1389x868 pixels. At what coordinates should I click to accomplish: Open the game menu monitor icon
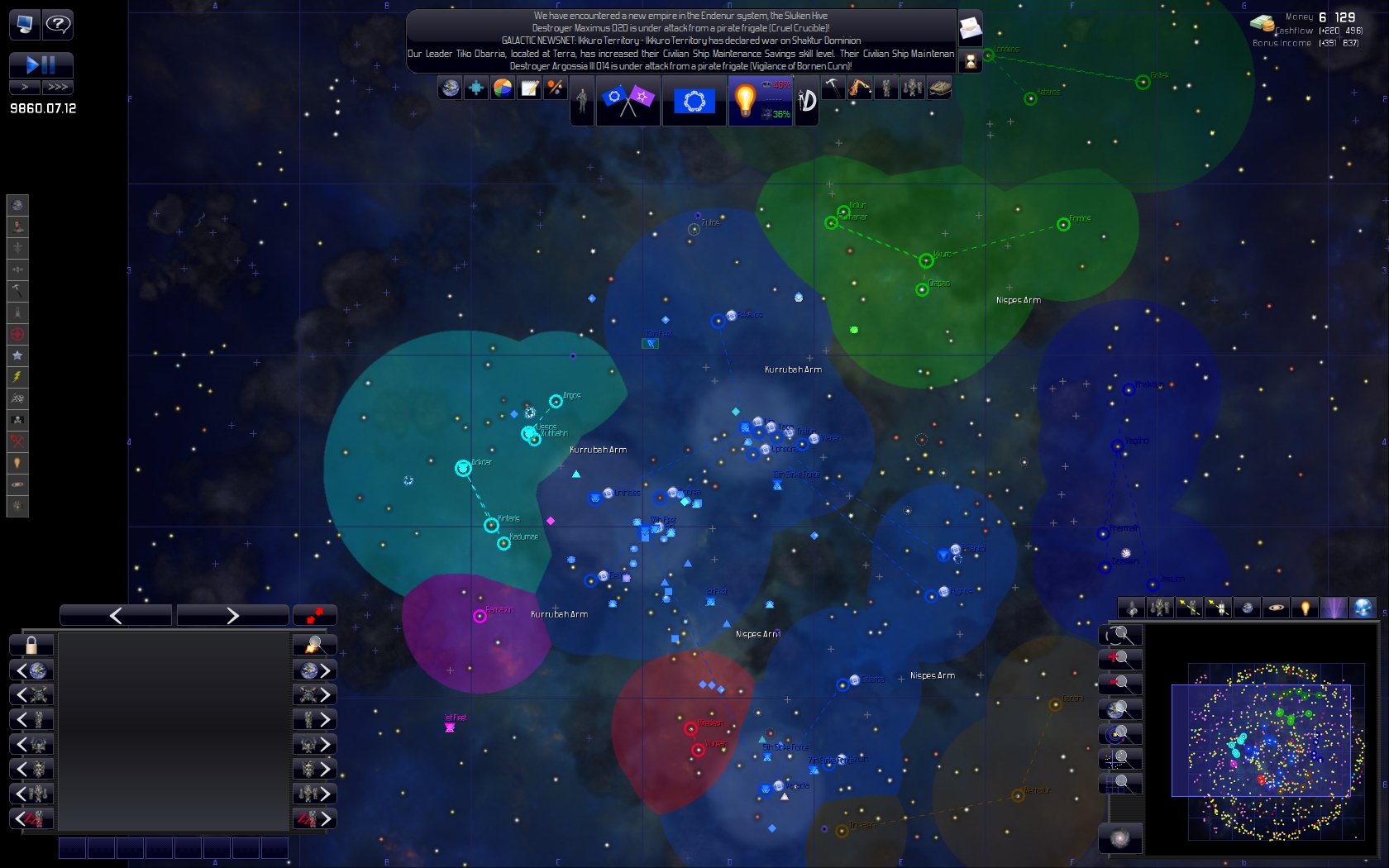[24, 24]
